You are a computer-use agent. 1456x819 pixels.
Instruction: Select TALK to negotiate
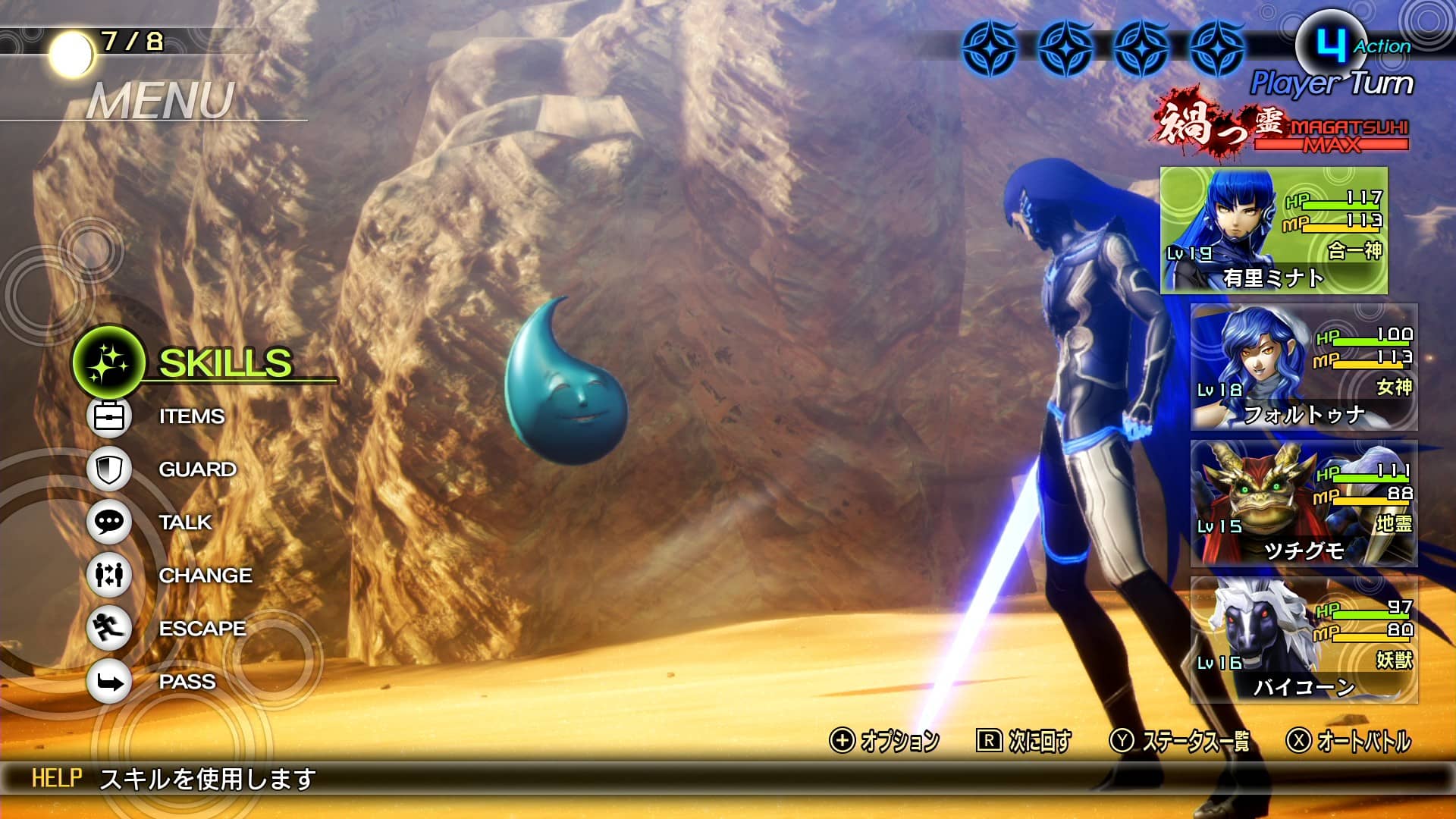185,522
